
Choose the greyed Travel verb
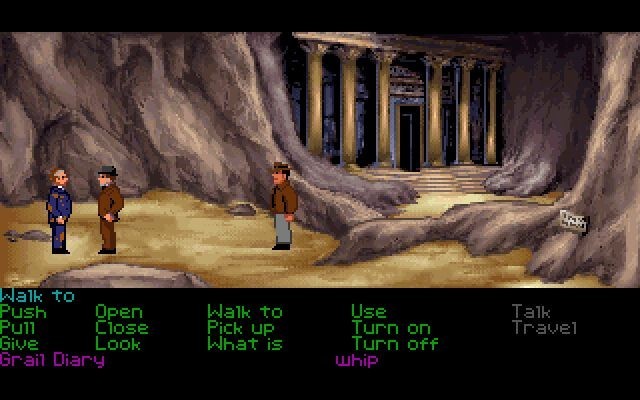[544, 328]
